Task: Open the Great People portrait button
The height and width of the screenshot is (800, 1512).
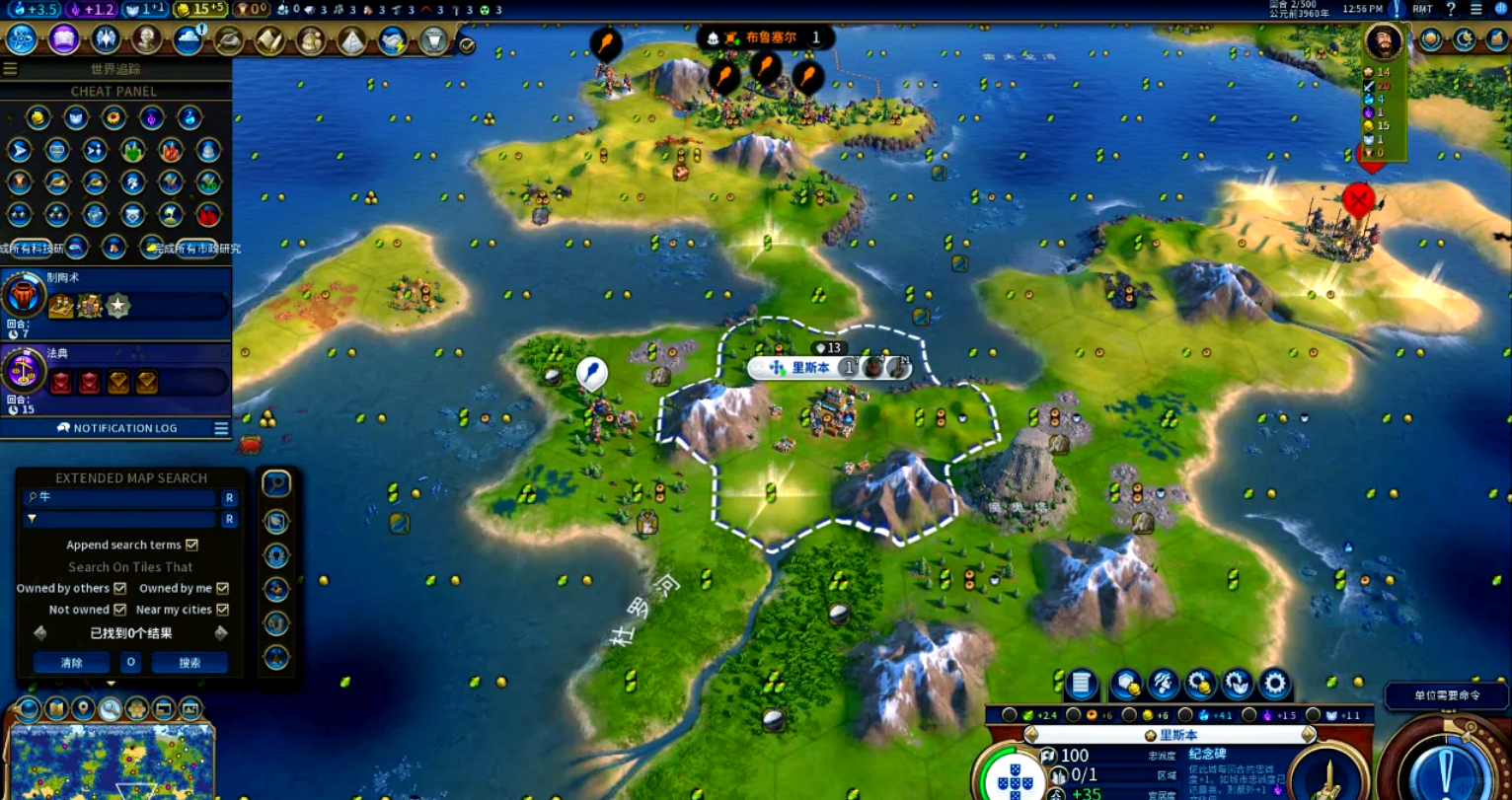Action: [147, 39]
